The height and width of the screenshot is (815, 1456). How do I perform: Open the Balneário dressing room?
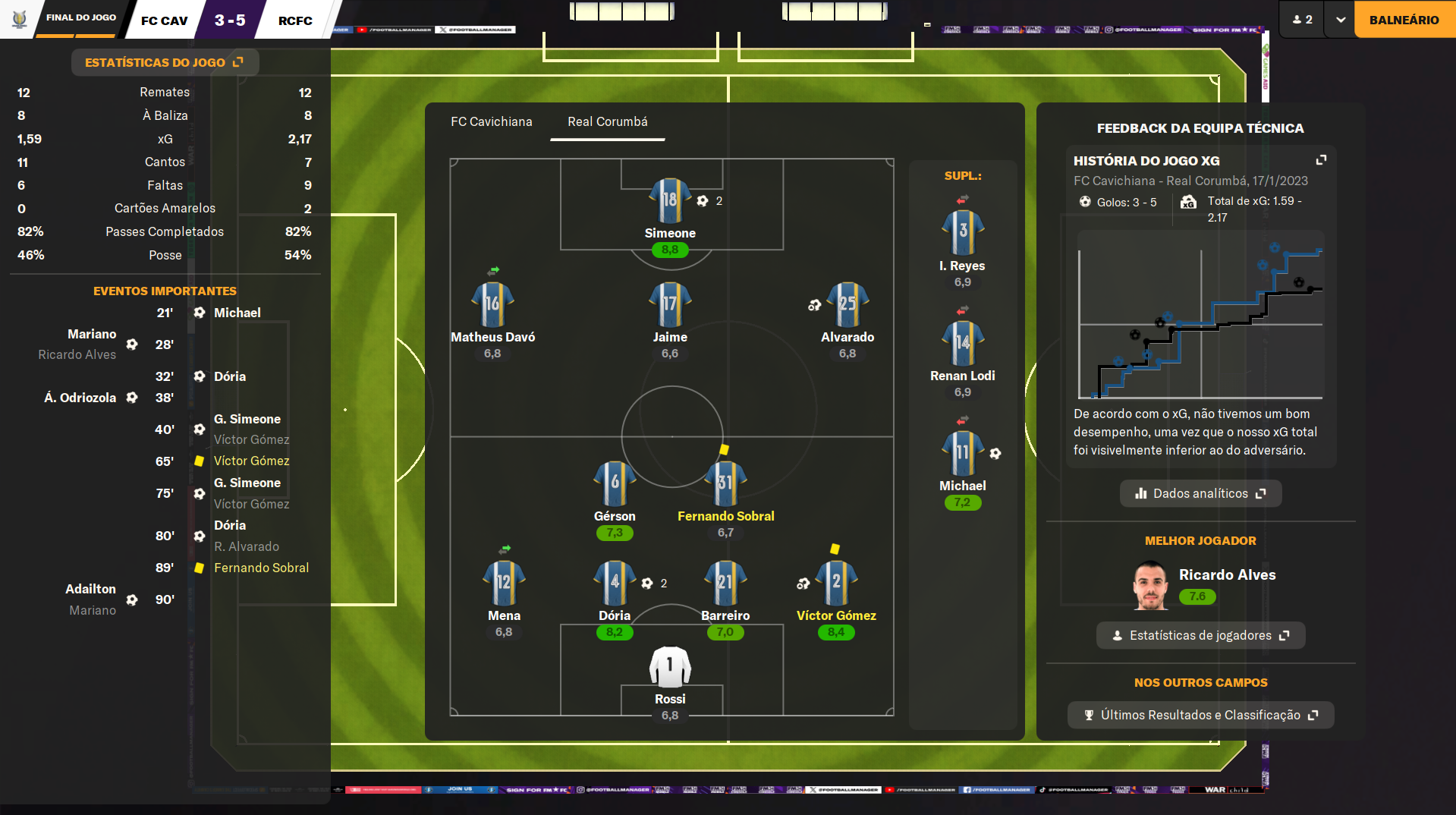[1404, 20]
